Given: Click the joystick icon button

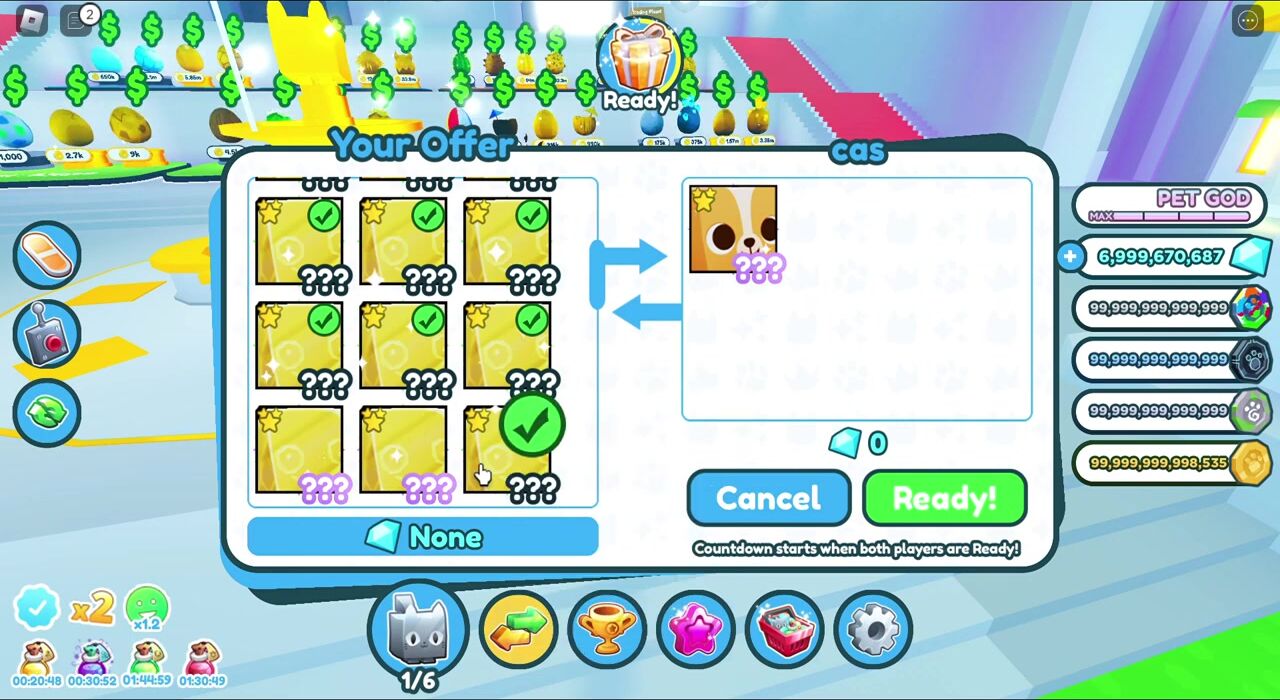Looking at the screenshot, I should point(47,334).
